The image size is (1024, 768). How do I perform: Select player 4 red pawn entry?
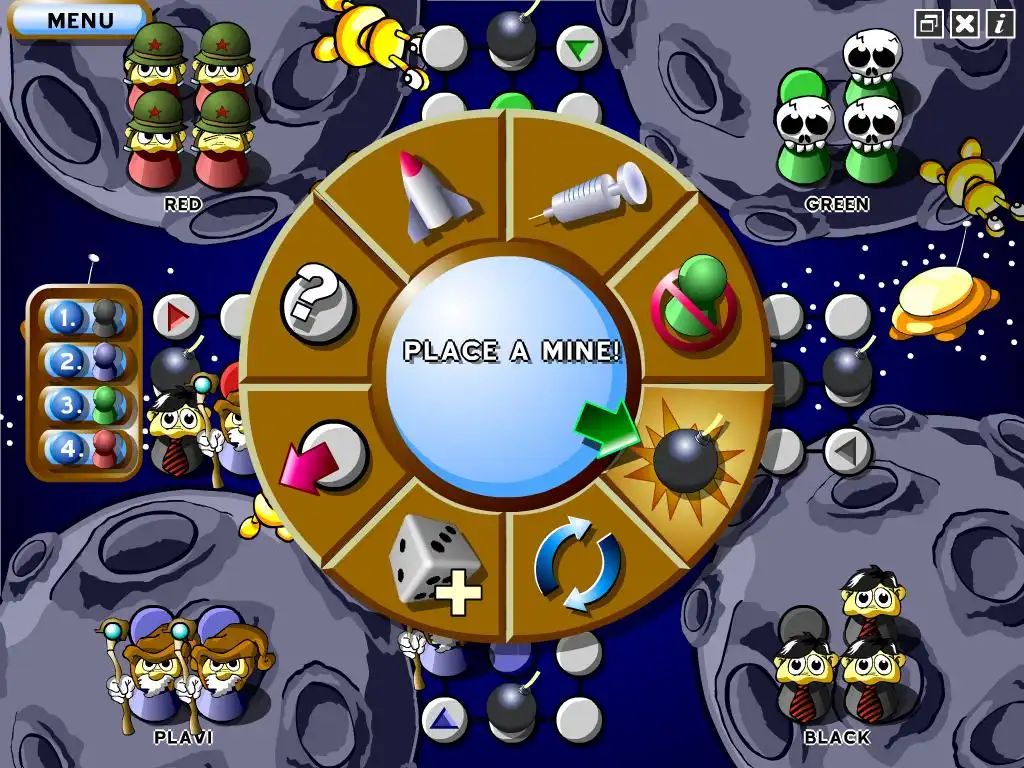coord(86,448)
